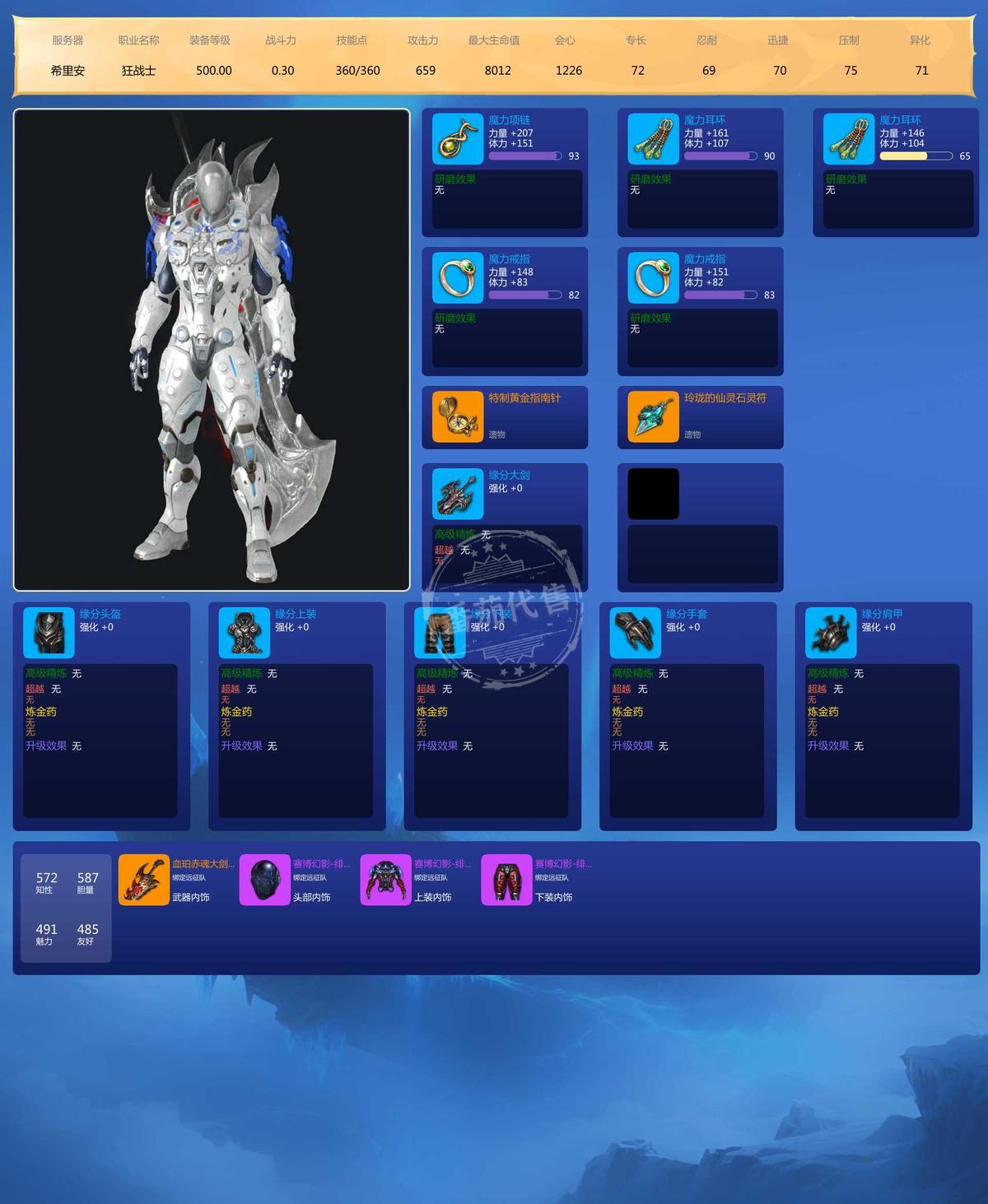988x1204 pixels.
Task: Select the 魔力项链 necklace icon
Action: [458, 139]
